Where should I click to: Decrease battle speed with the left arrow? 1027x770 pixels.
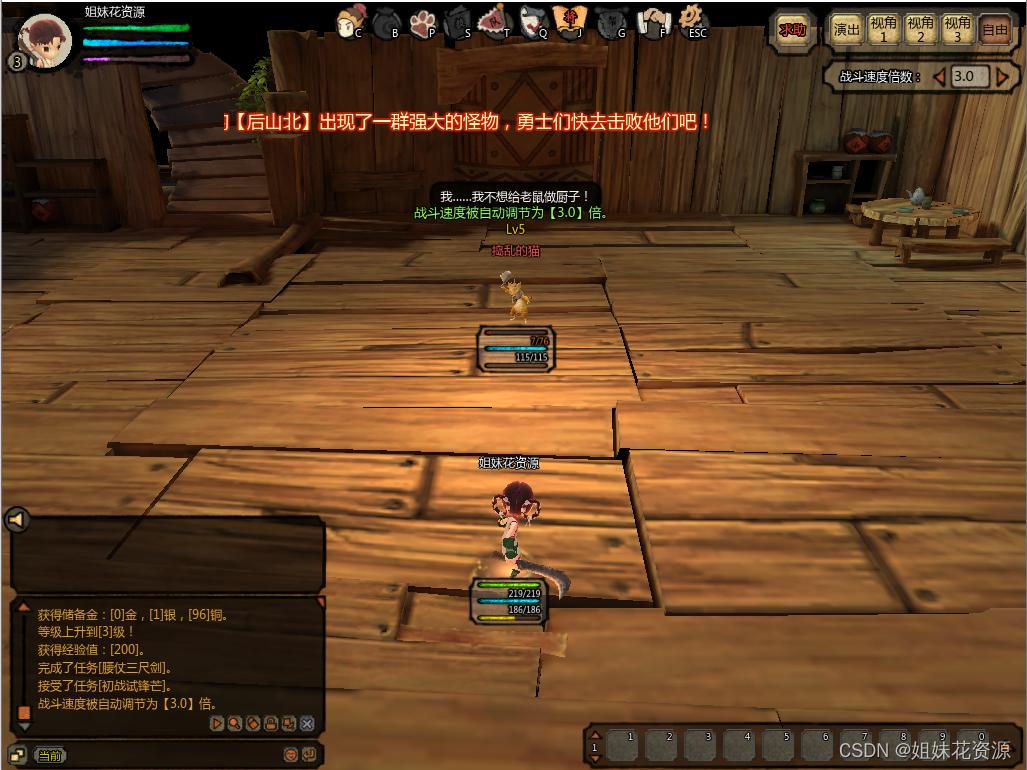coord(939,76)
